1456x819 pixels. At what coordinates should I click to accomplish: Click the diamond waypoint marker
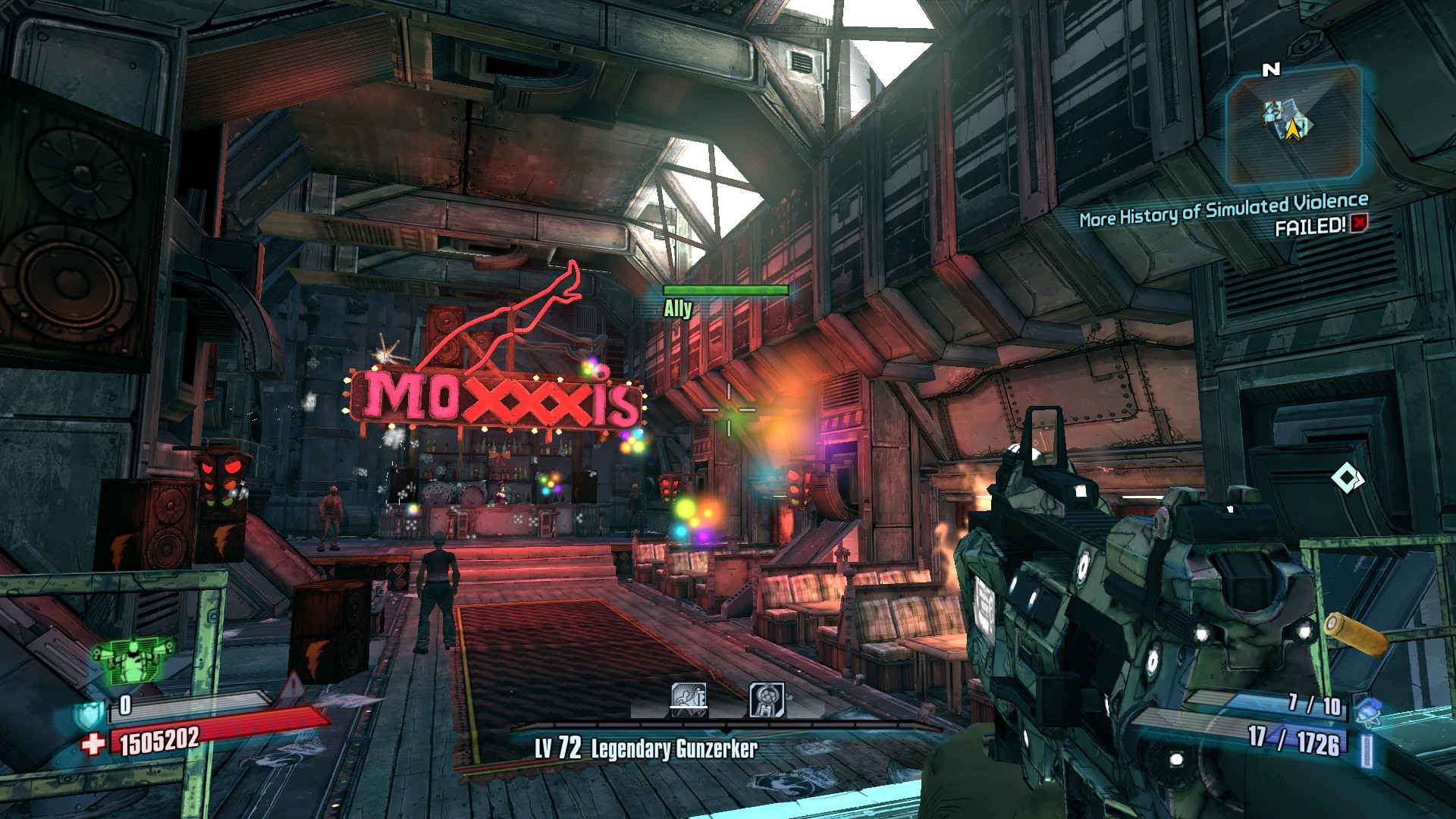pos(1347,479)
